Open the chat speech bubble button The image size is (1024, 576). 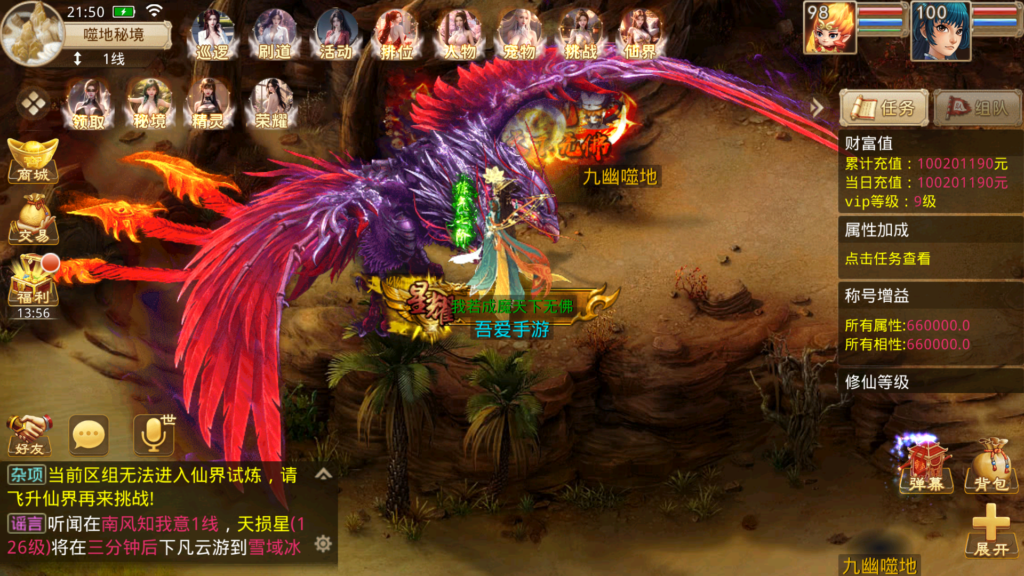[x=89, y=434]
